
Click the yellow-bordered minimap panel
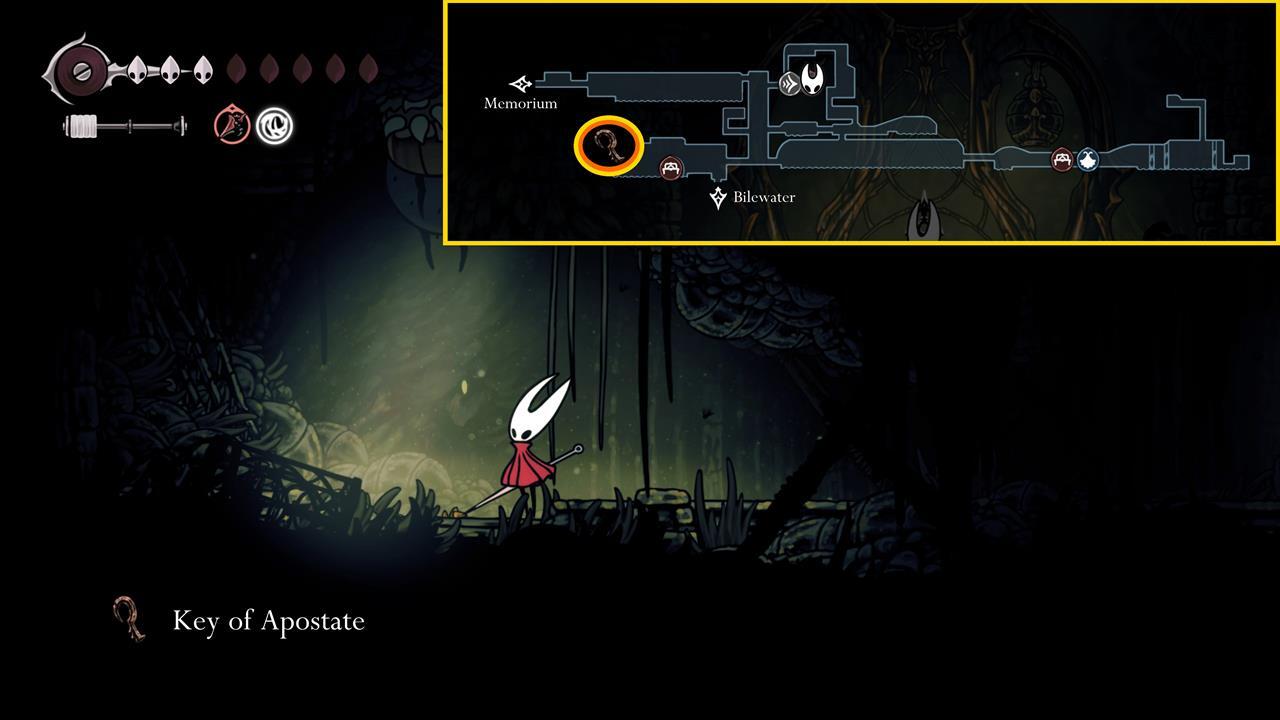point(862,122)
